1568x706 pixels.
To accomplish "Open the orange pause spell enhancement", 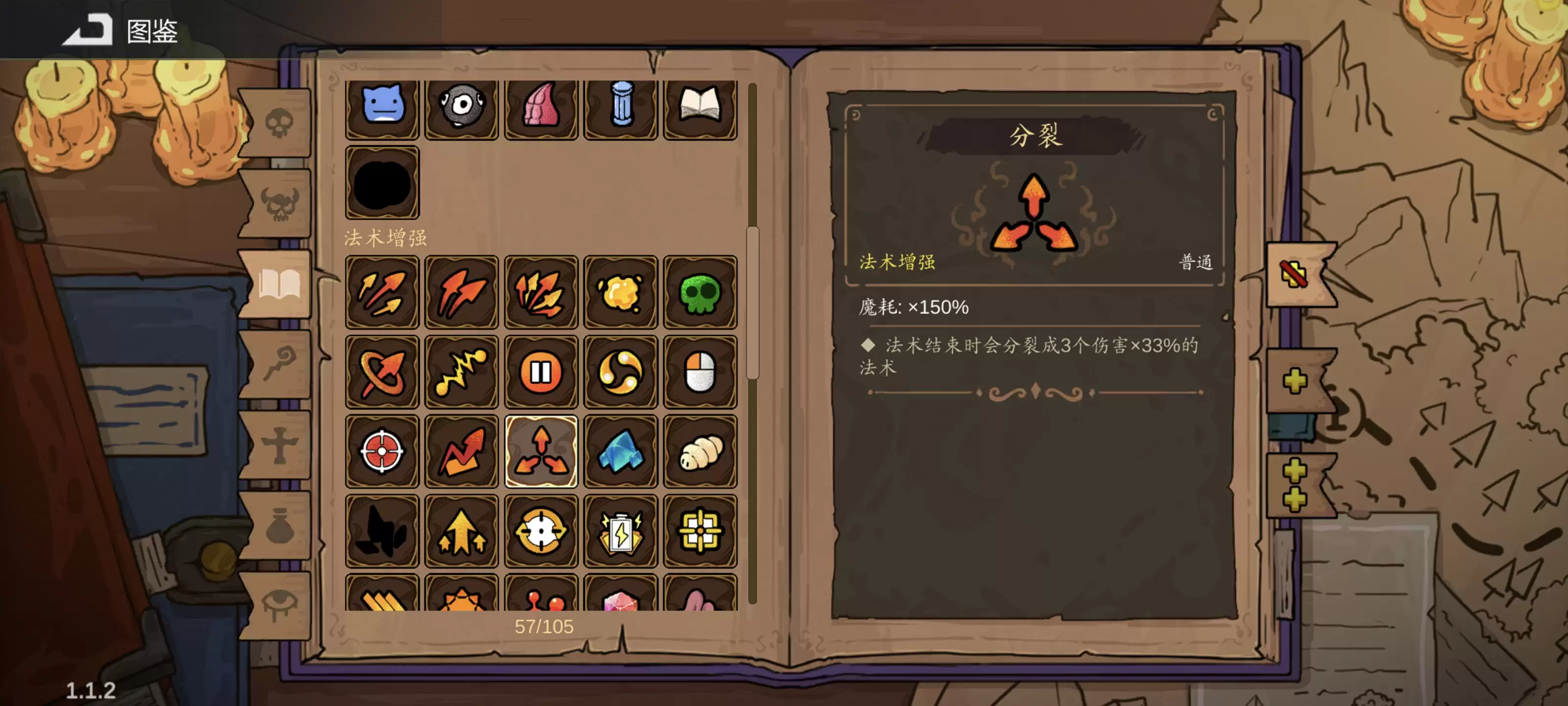I will pos(540,372).
